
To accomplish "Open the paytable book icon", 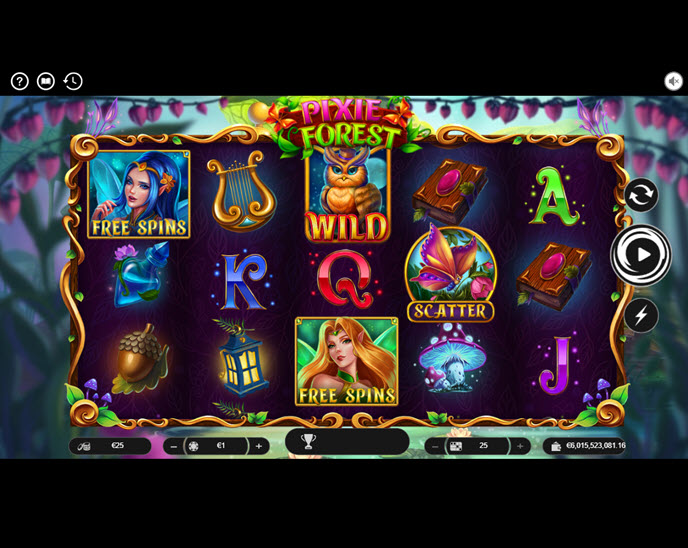I will click(46, 82).
